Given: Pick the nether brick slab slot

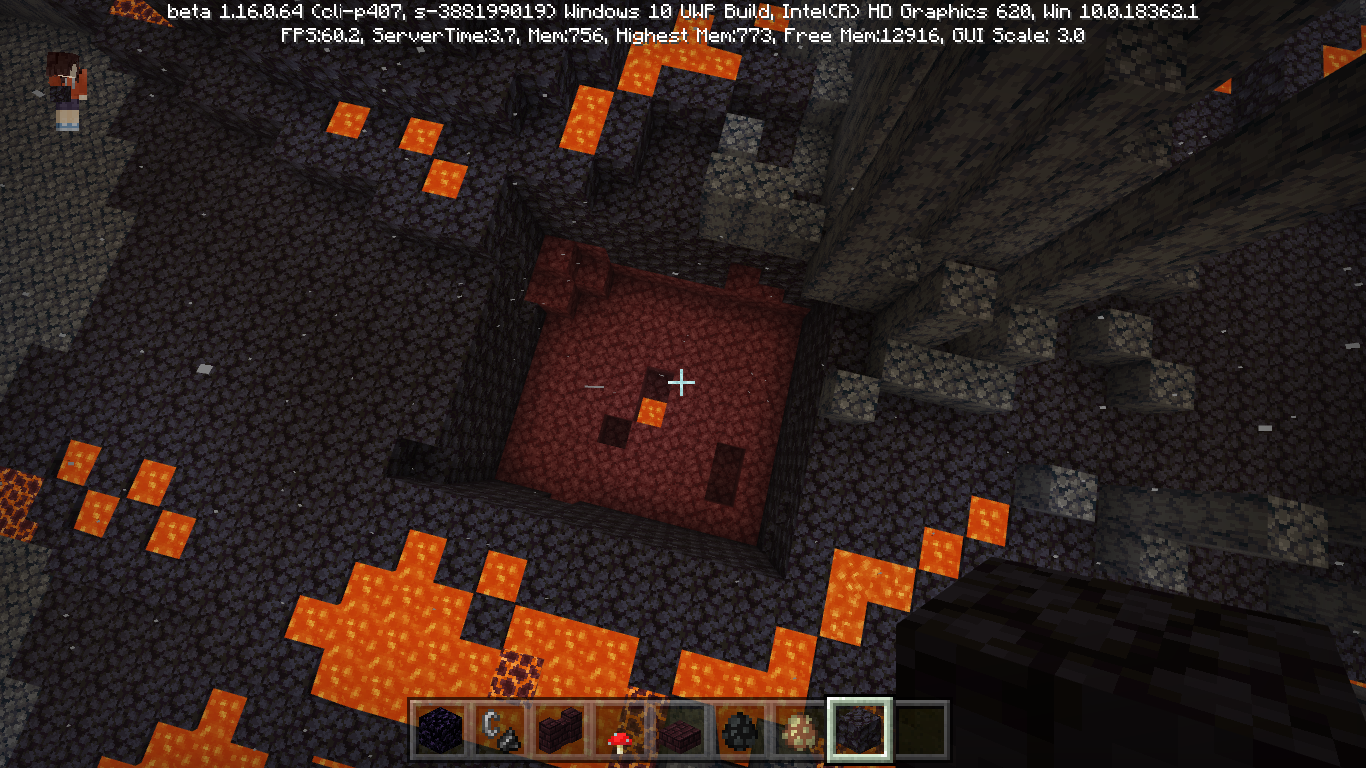Looking at the screenshot, I should click(x=680, y=730).
